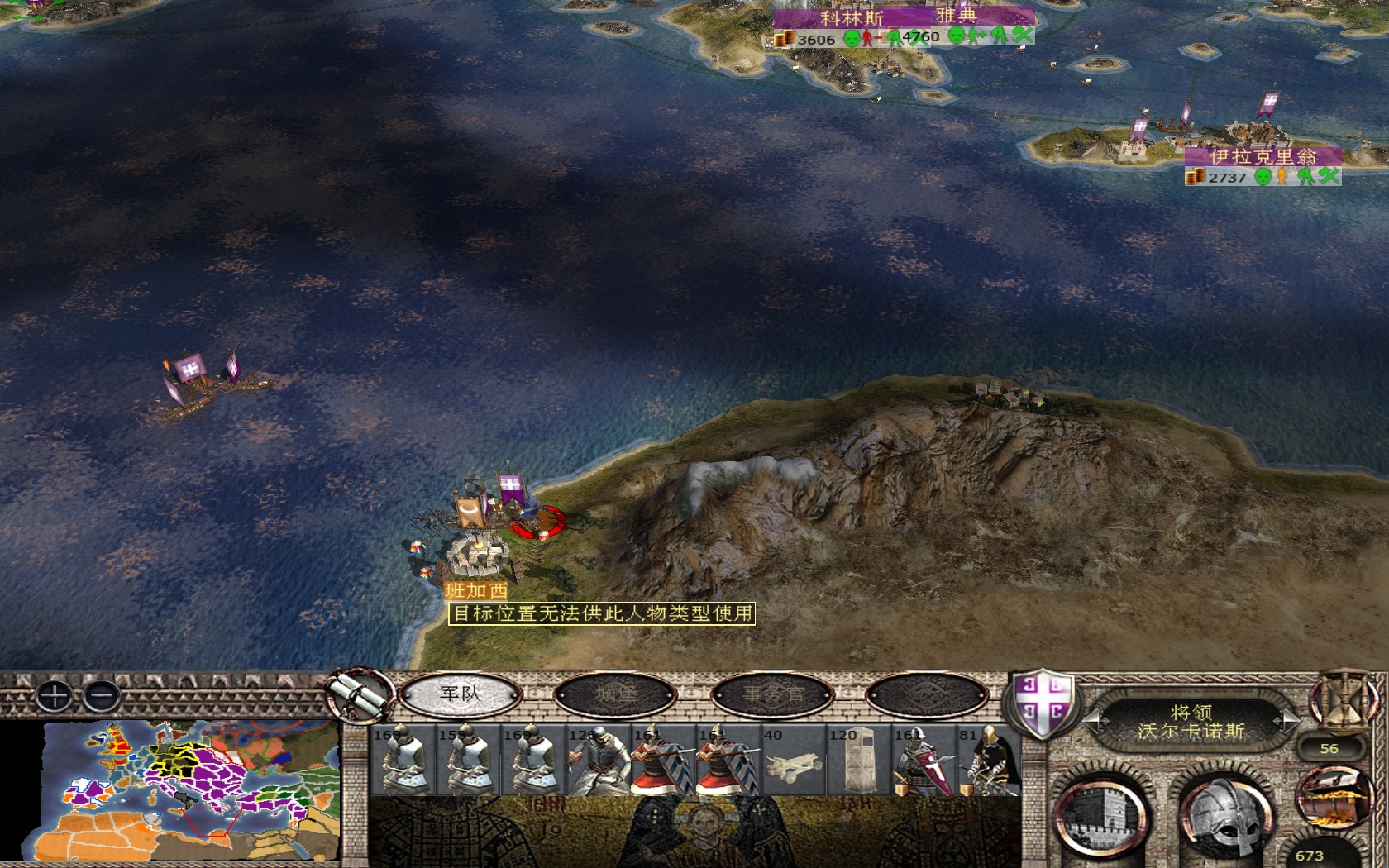Image resolution: width=1389 pixels, height=868 pixels.
Task: Switch to the 军队 army tab
Action: coord(460,694)
